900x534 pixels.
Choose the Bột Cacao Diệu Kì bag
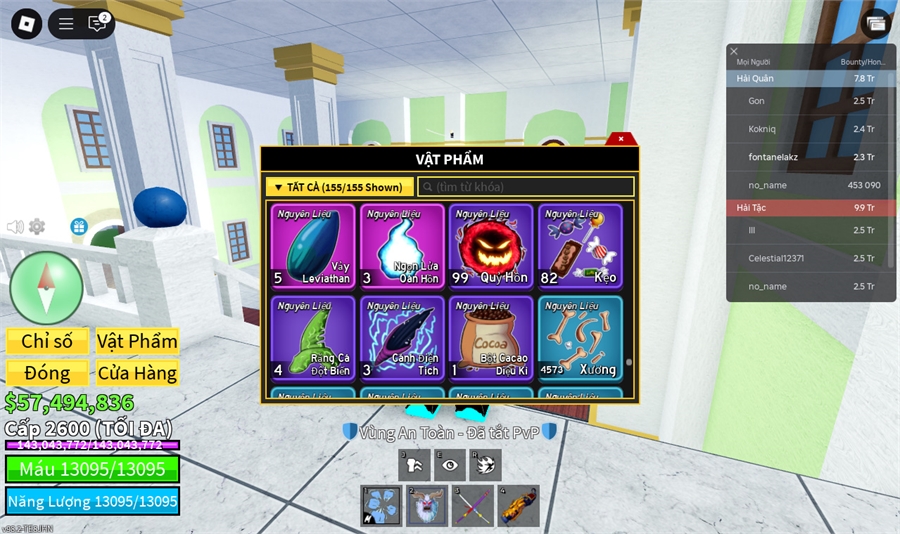491,338
